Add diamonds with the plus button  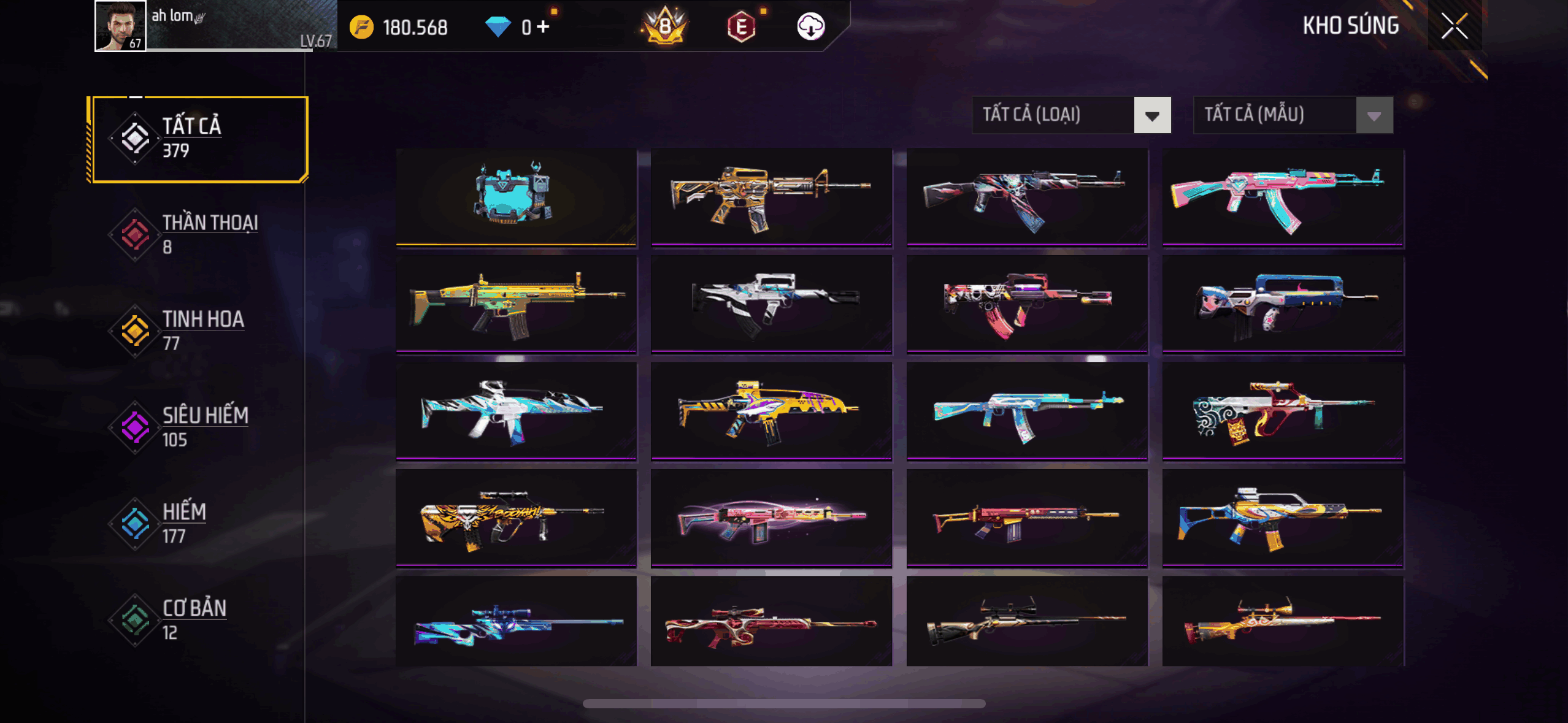tap(543, 27)
